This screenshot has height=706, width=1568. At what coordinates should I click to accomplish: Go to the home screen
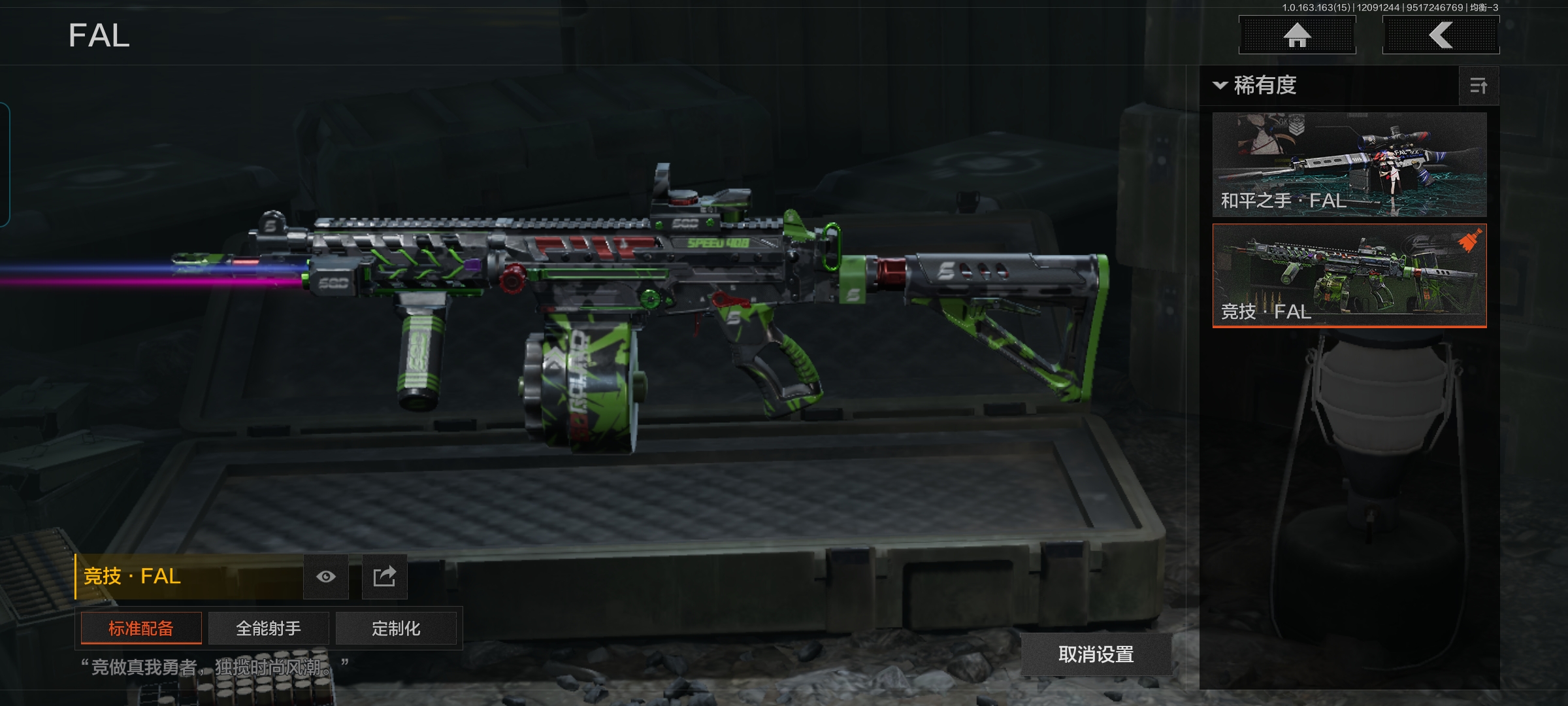click(1297, 35)
